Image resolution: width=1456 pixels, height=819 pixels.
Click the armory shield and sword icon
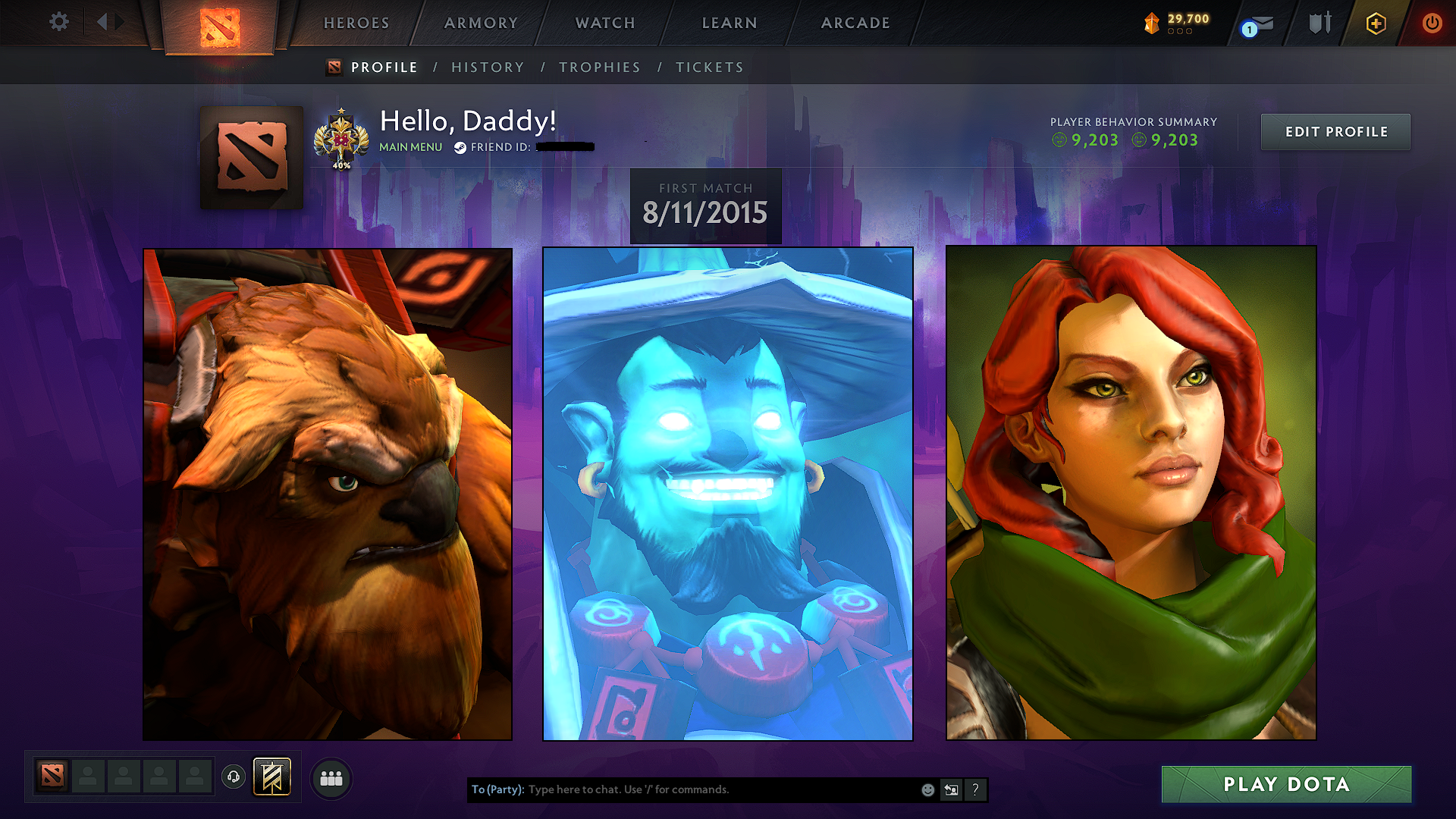point(1319,22)
